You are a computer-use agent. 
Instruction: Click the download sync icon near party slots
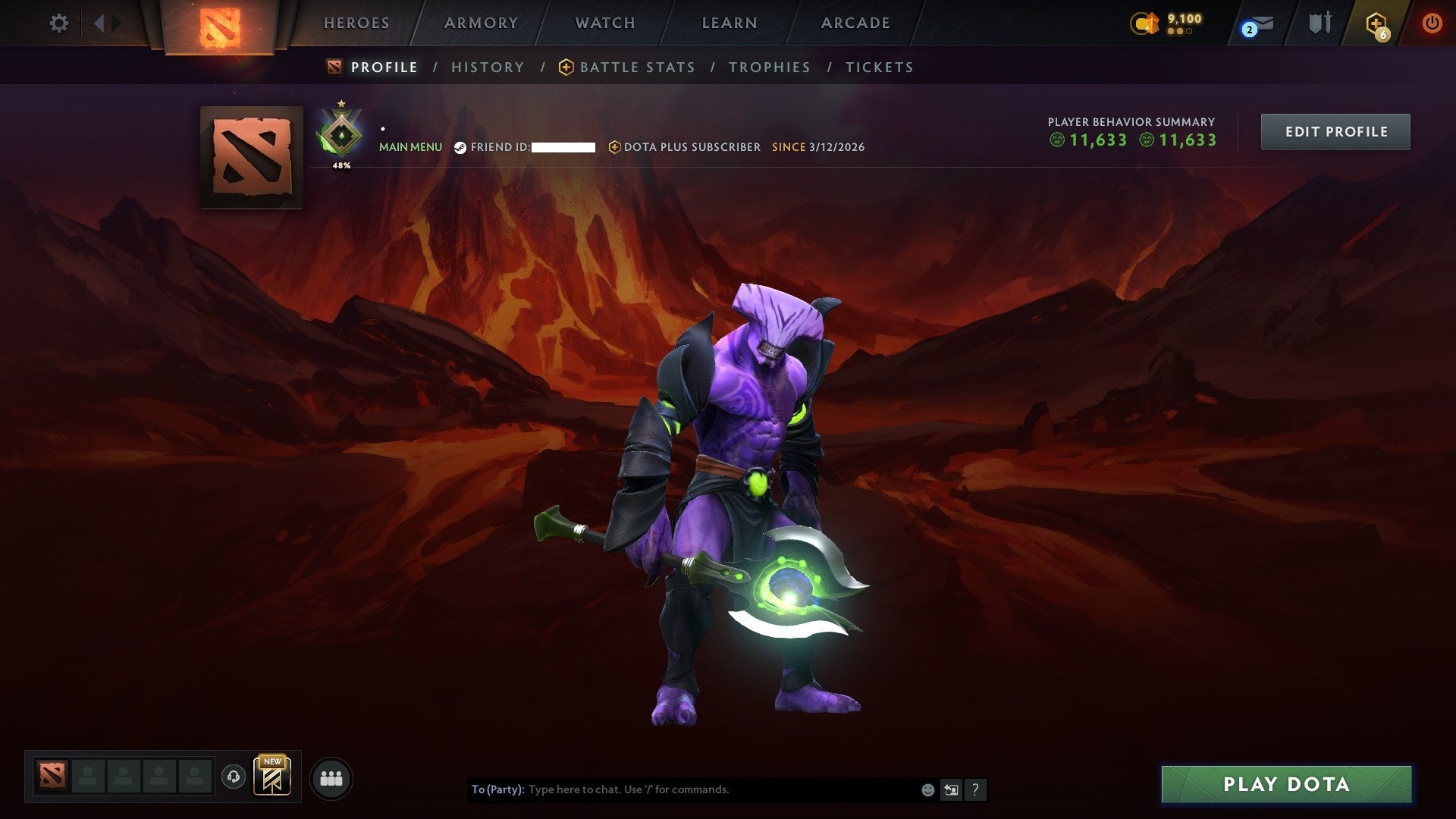tap(234, 777)
